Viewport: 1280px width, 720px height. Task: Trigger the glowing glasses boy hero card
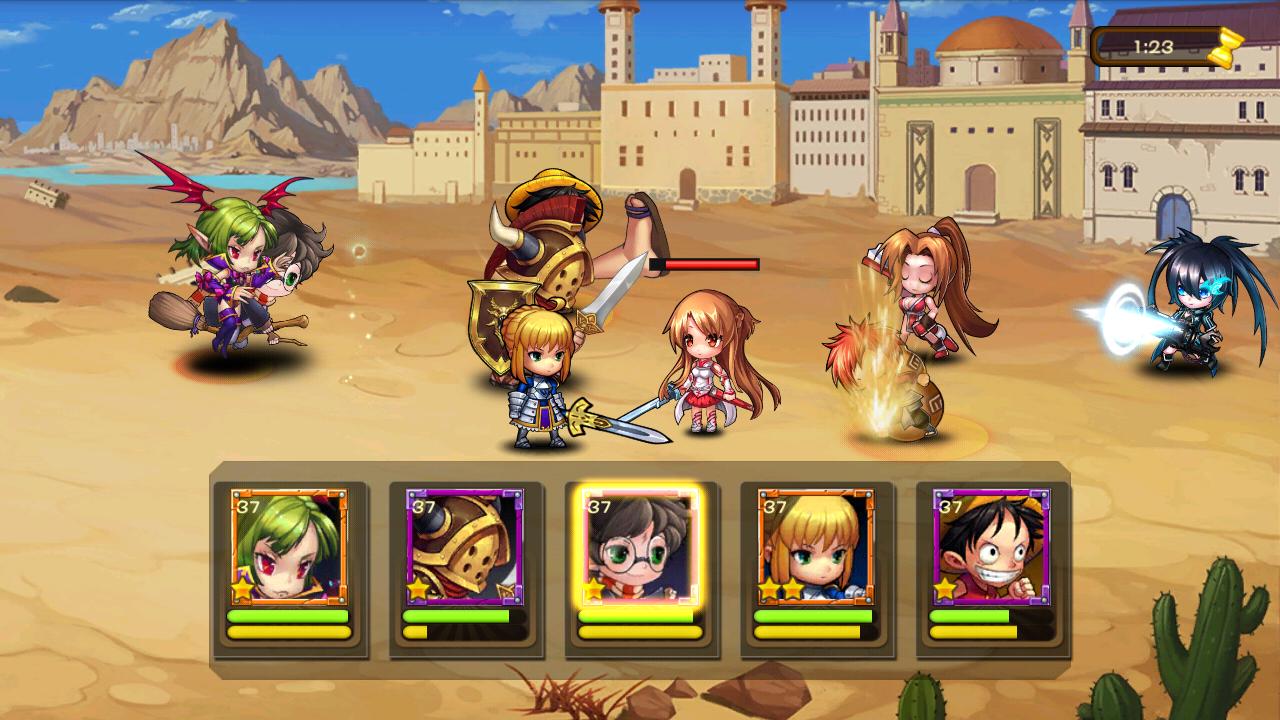click(641, 547)
